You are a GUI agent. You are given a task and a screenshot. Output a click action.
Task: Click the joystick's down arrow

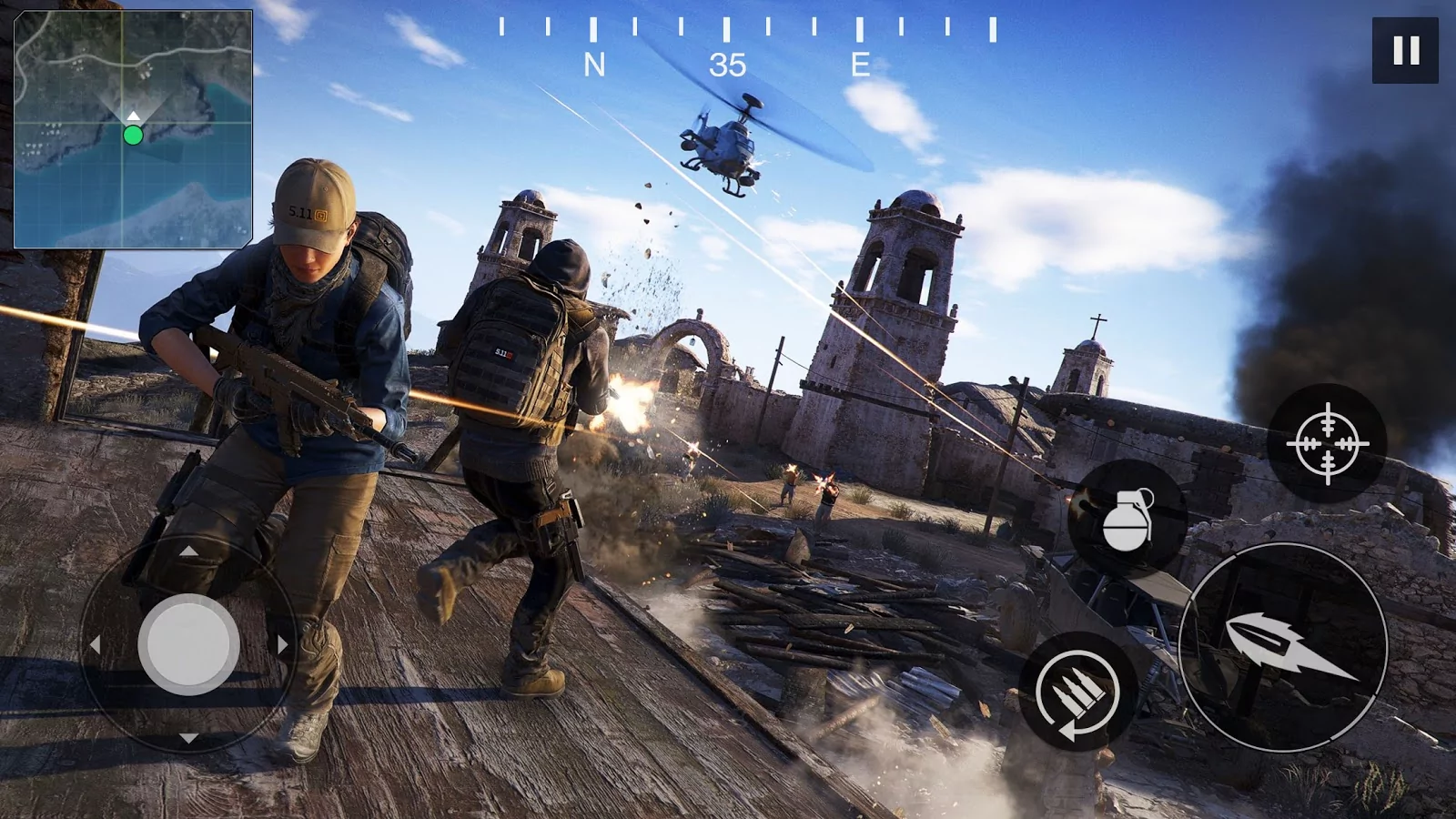(x=188, y=738)
